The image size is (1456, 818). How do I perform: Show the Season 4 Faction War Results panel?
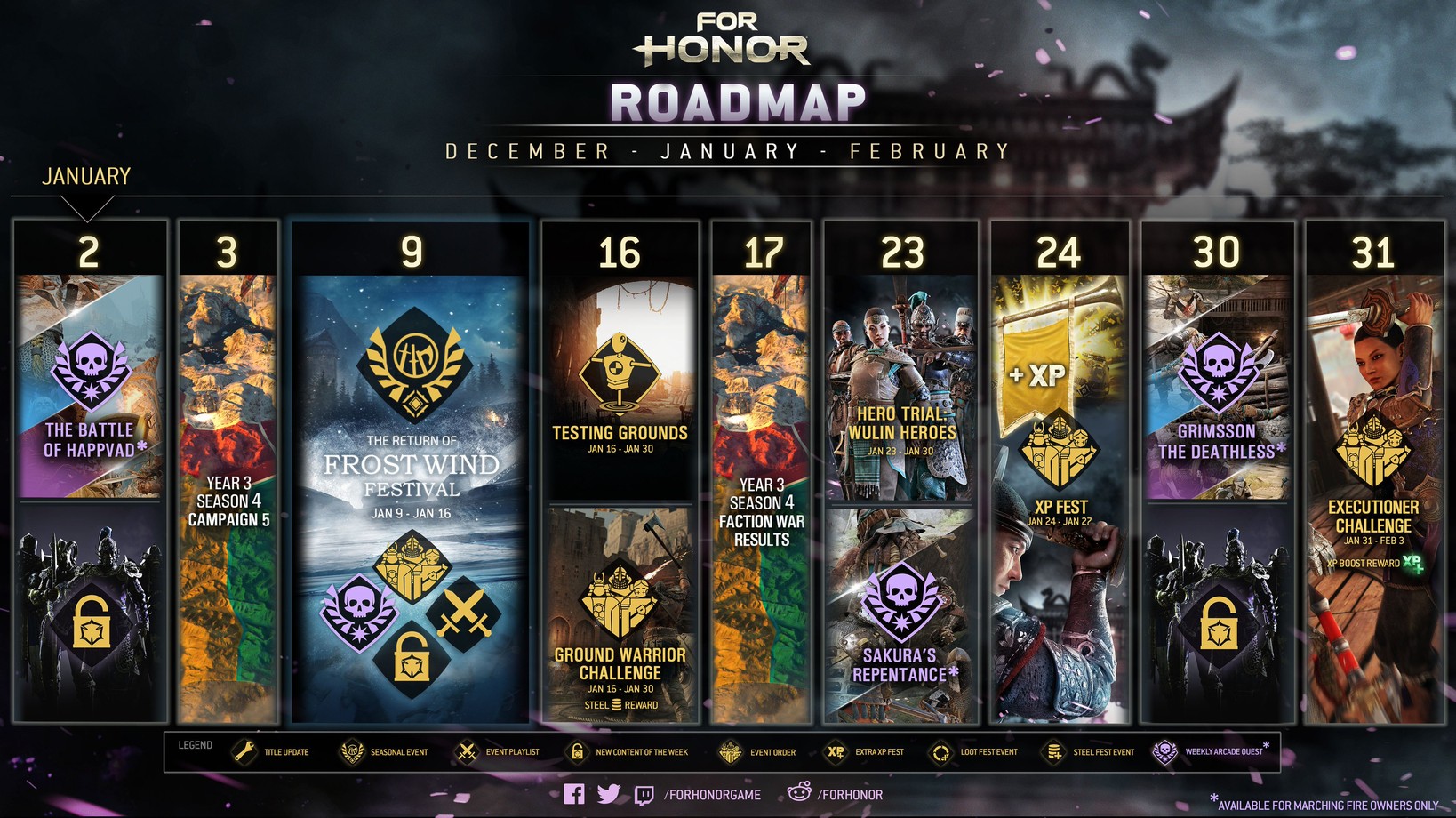pos(762,498)
